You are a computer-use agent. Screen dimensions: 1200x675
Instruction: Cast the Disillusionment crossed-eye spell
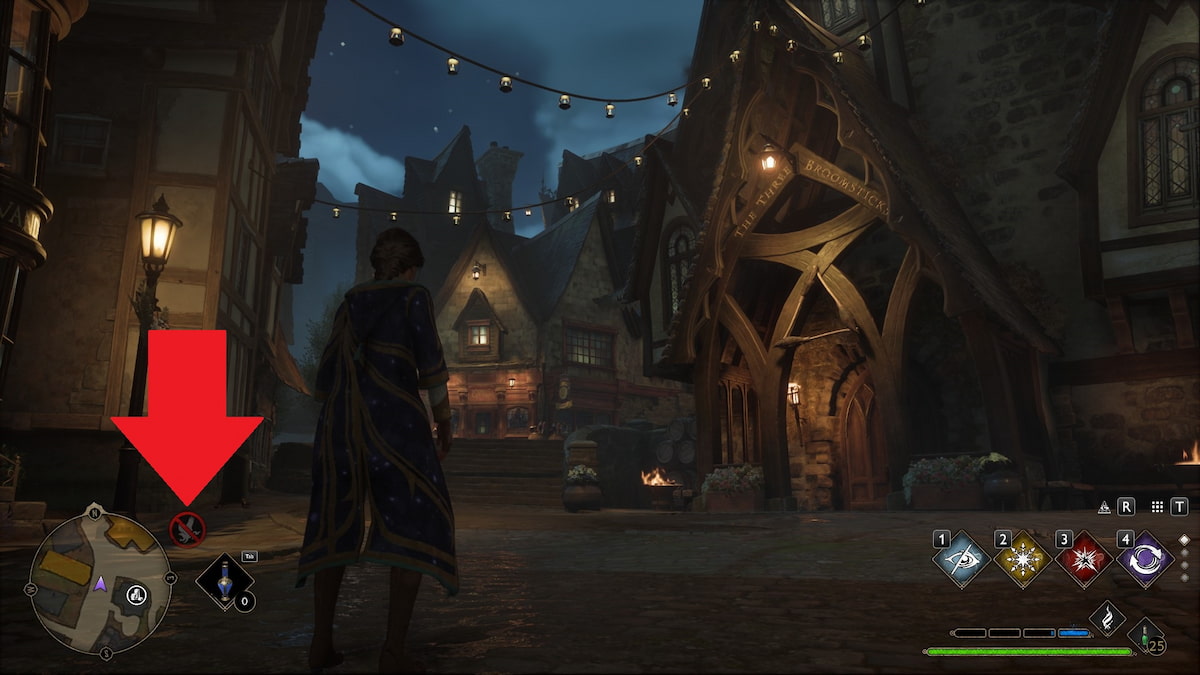pyautogui.click(x=962, y=559)
